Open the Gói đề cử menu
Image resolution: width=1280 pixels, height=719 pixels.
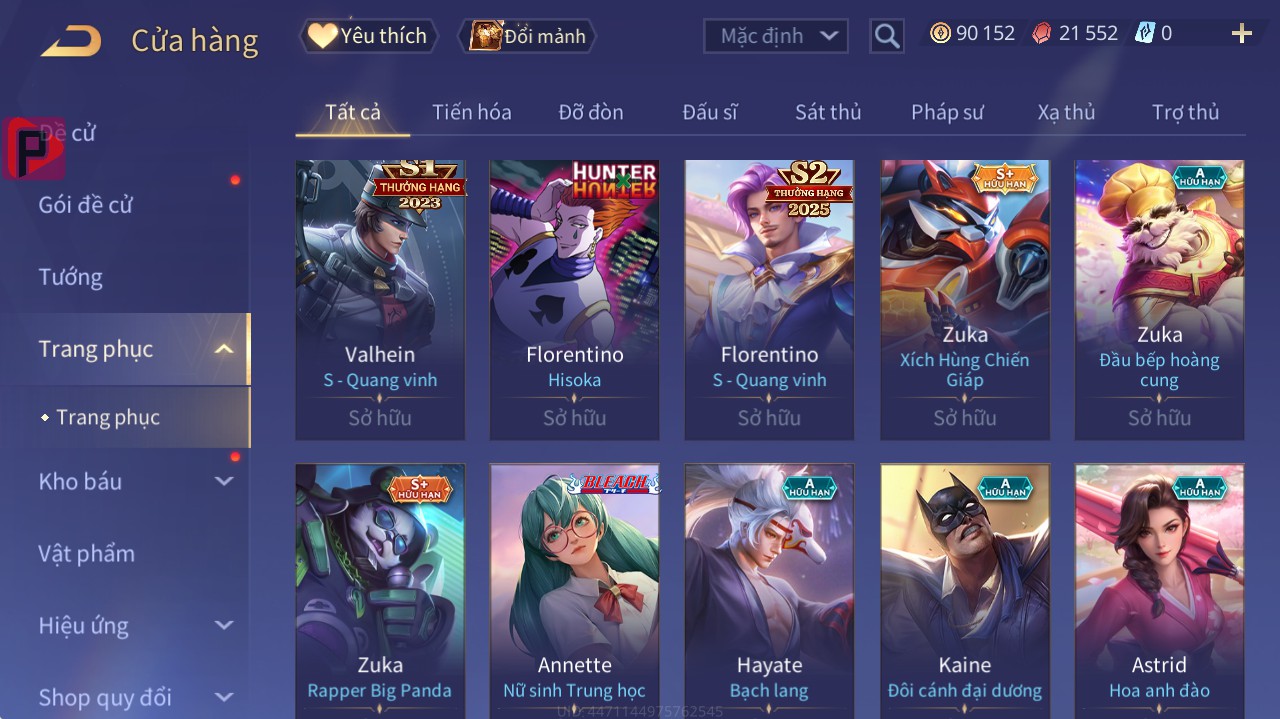tap(86, 205)
